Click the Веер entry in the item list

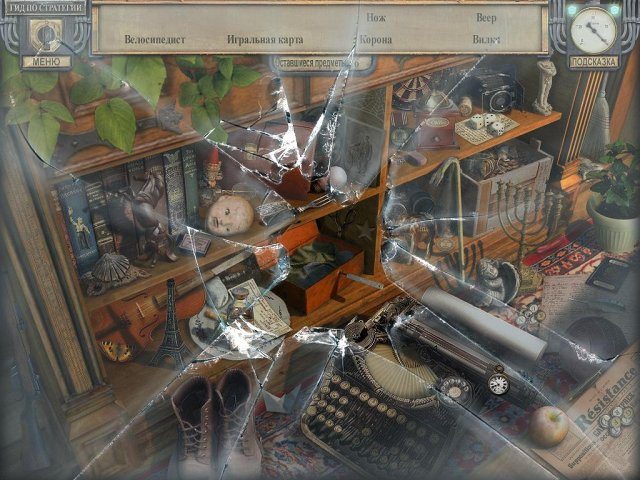coord(485,18)
